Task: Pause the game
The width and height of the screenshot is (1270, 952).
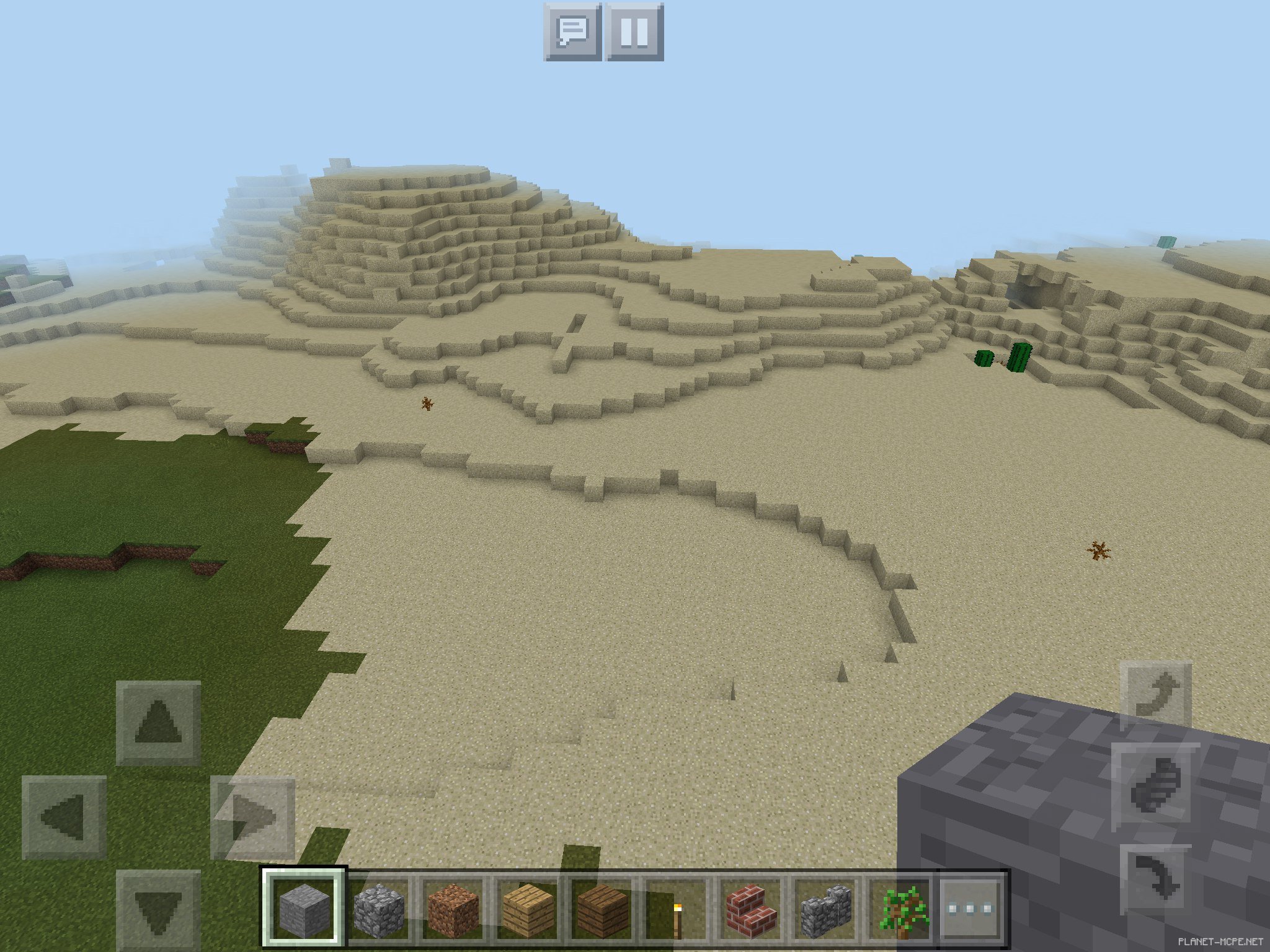Action: coord(634,32)
